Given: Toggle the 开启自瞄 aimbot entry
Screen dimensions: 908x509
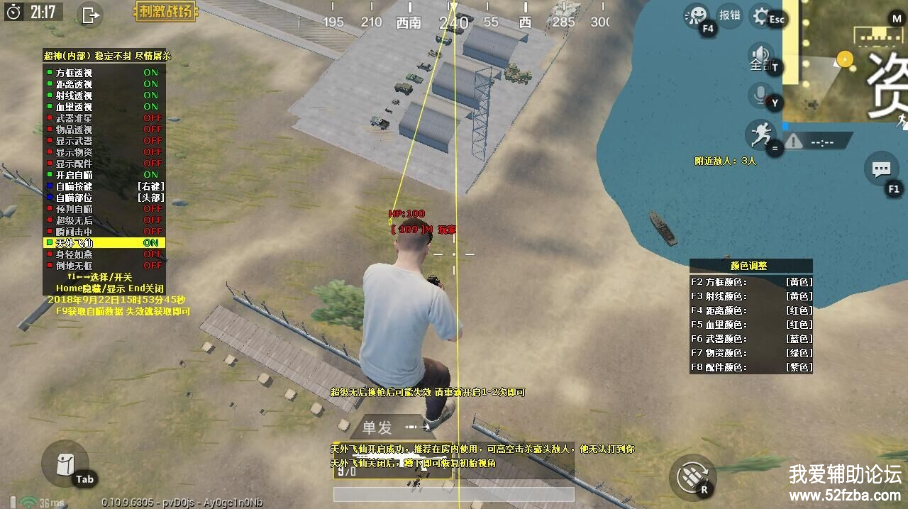Looking at the screenshot, I should coord(102,175).
